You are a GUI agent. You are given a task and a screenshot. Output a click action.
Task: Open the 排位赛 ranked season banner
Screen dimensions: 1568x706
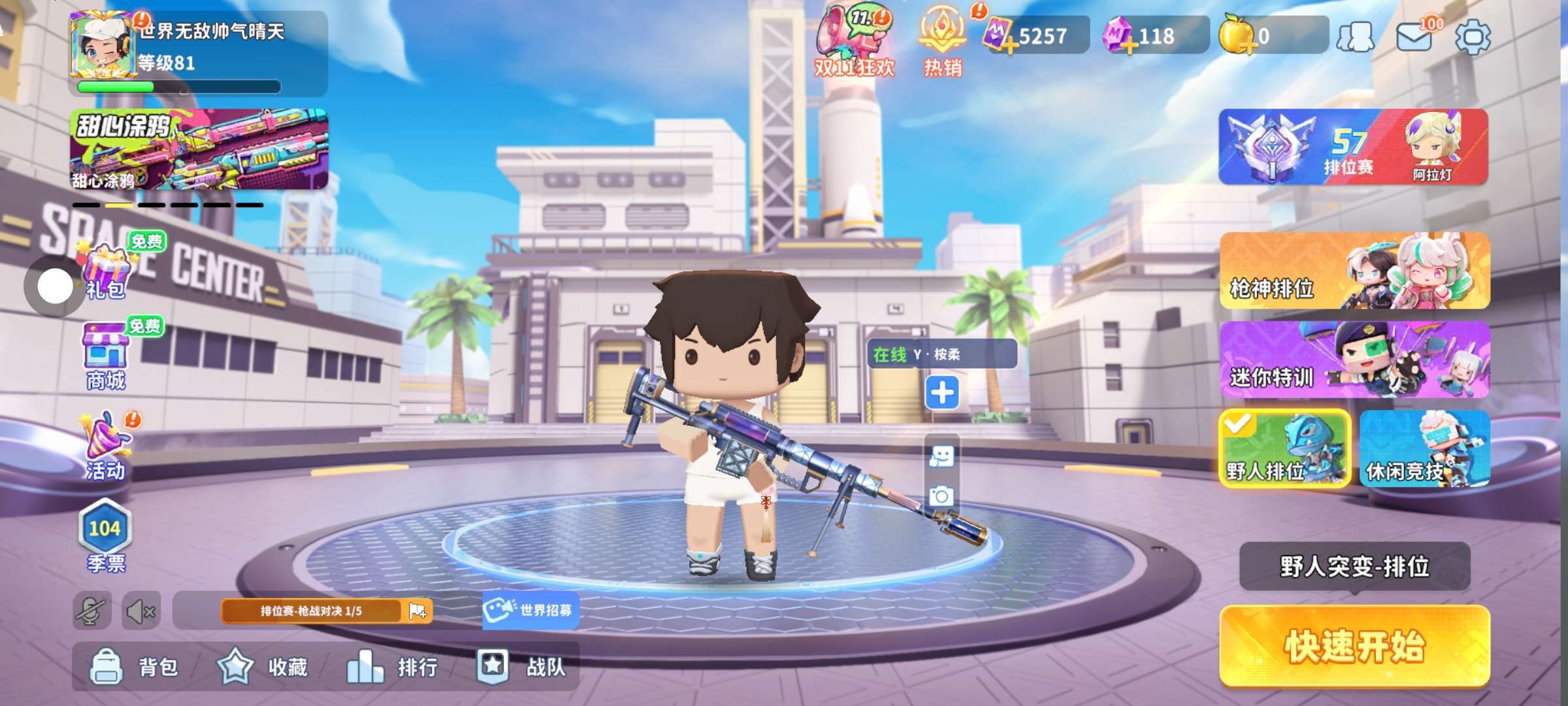coord(1352,147)
